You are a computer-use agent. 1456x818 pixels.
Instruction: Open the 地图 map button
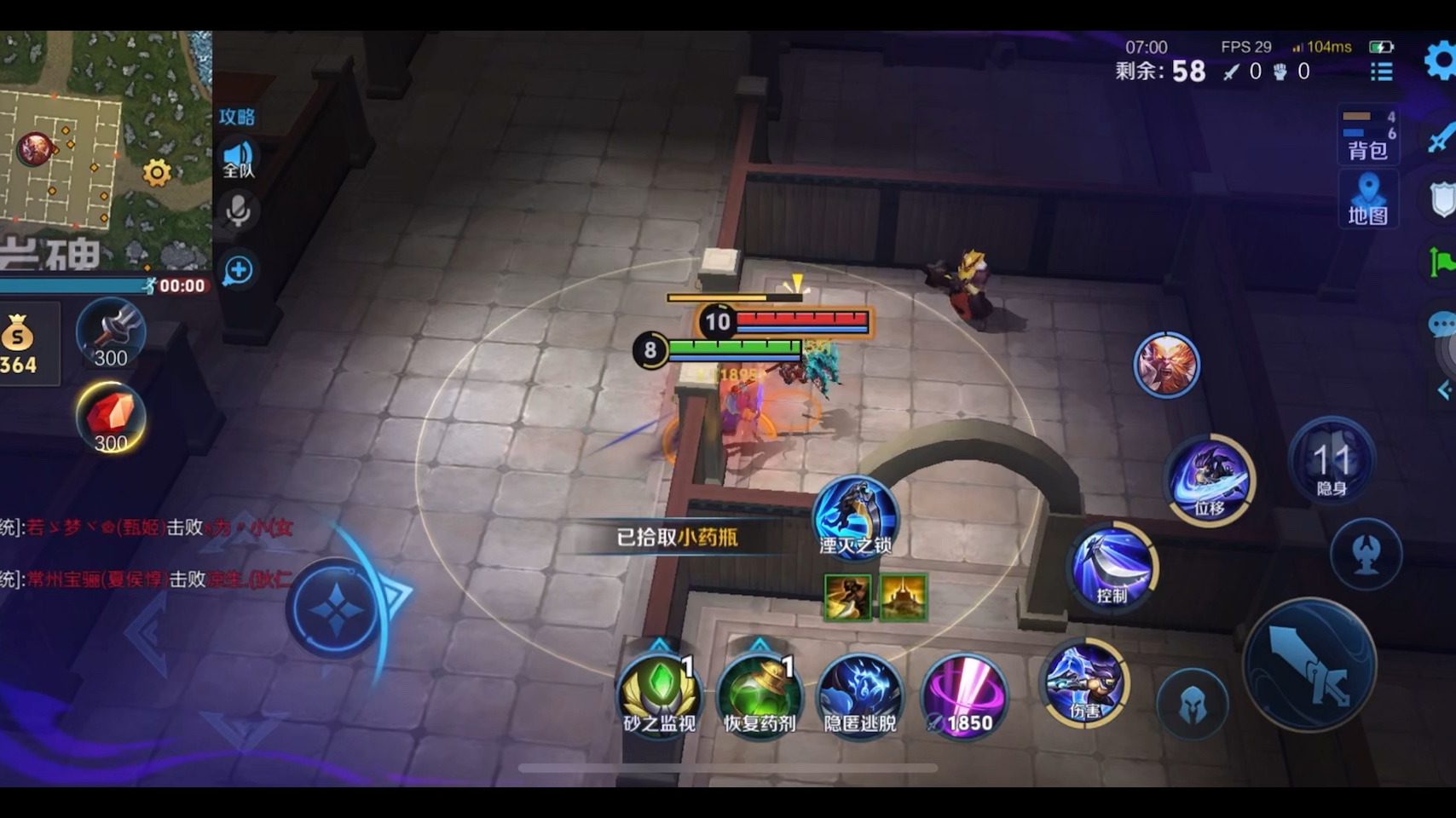coord(1367,199)
